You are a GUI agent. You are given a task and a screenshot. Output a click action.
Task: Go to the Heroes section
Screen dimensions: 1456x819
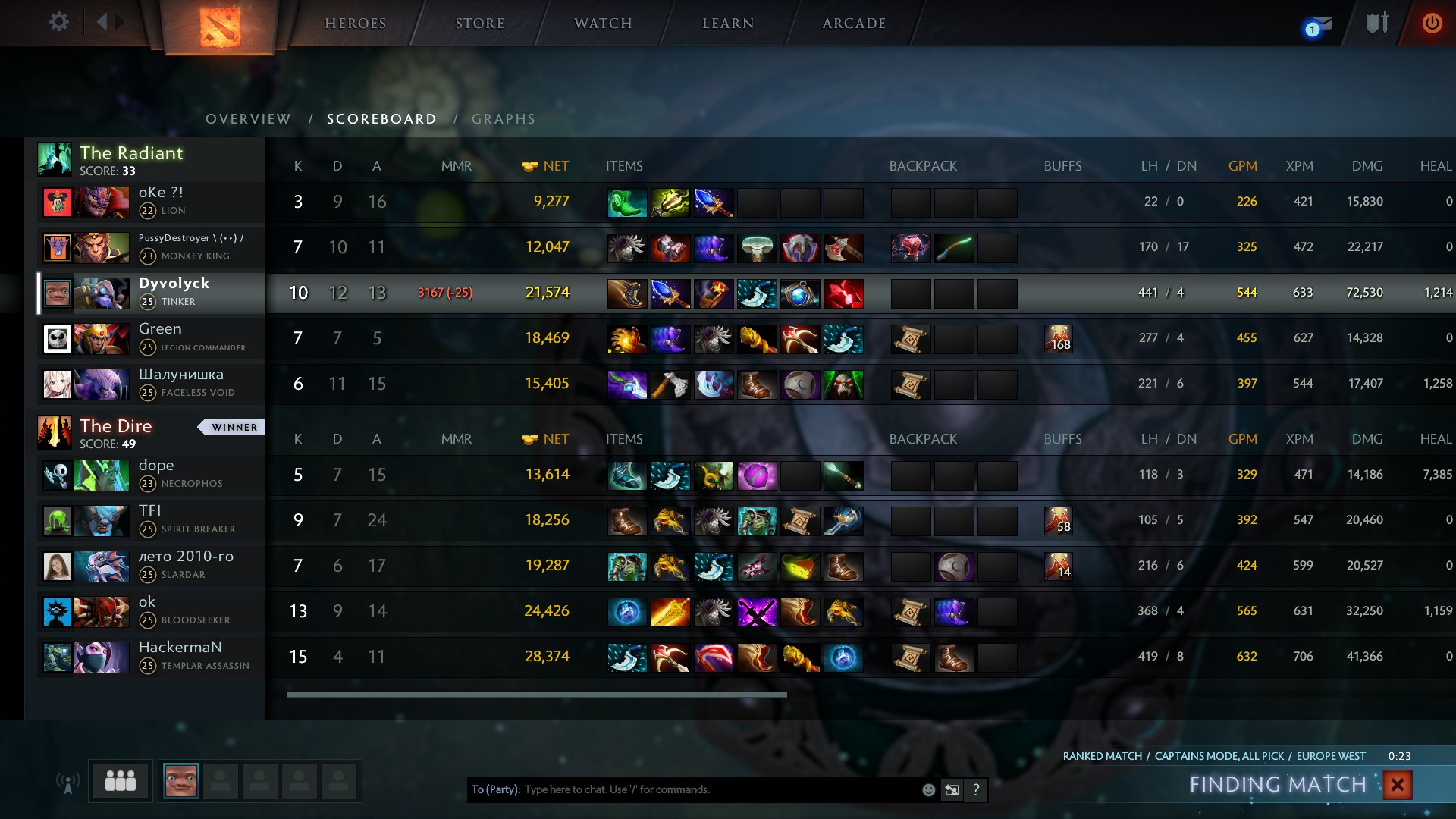(356, 24)
